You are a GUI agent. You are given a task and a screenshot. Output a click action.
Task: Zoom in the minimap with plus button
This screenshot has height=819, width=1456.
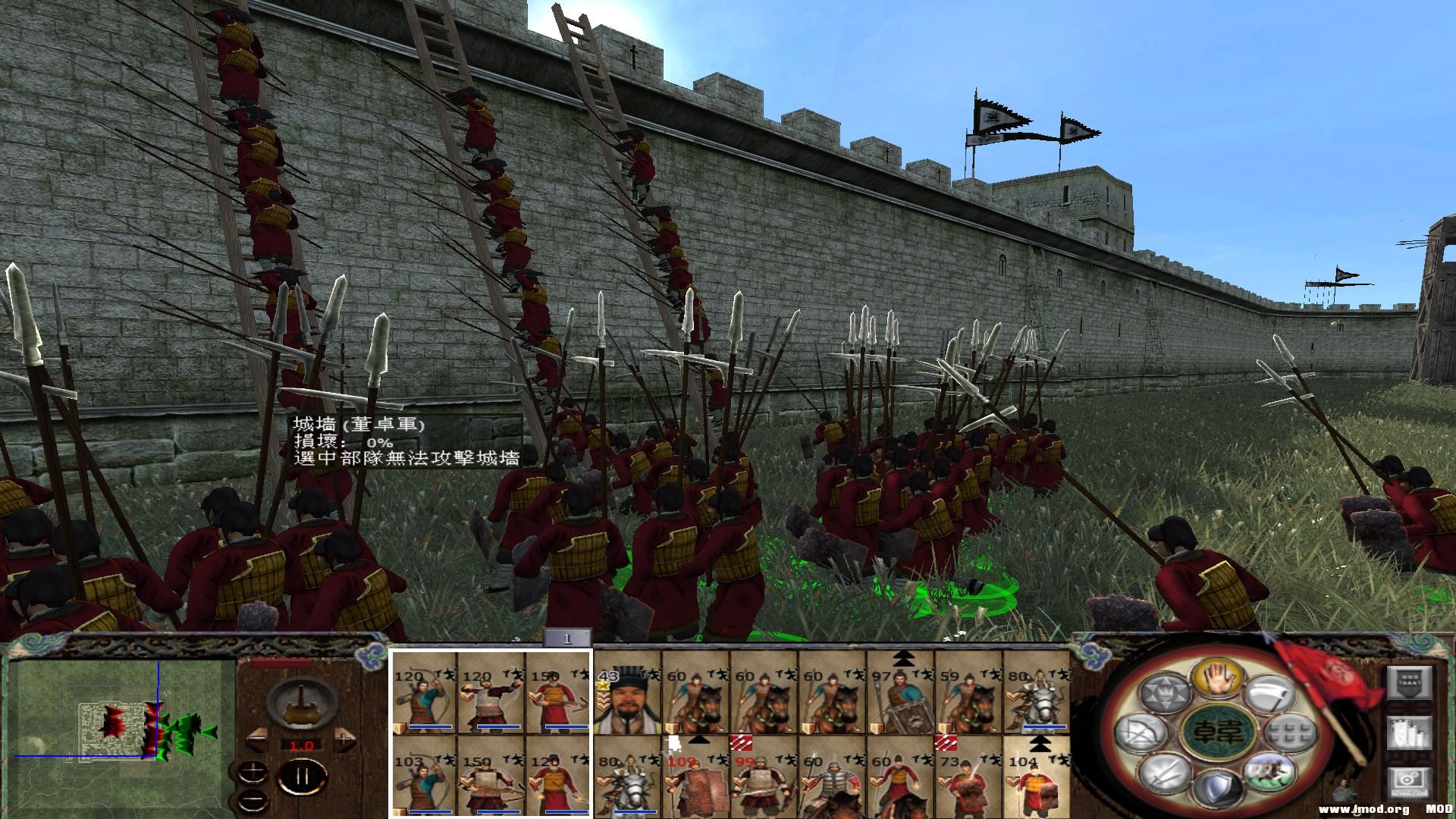pyautogui.click(x=253, y=771)
